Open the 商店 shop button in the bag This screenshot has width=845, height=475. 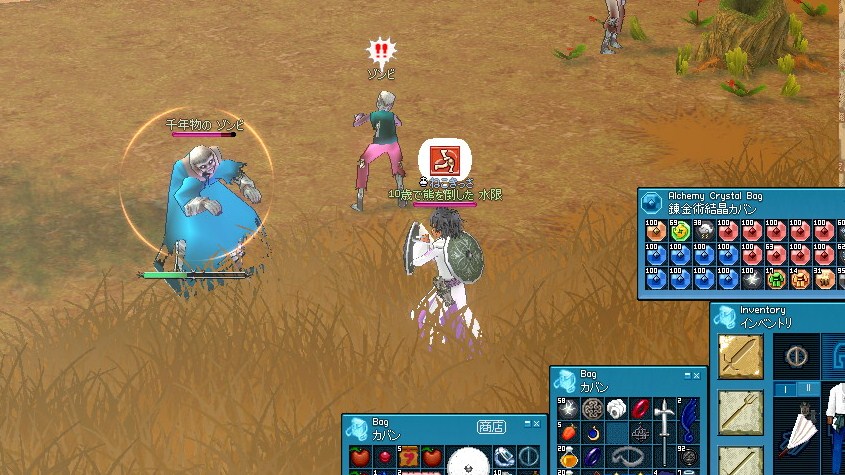pyautogui.click(x=491, y=427)
